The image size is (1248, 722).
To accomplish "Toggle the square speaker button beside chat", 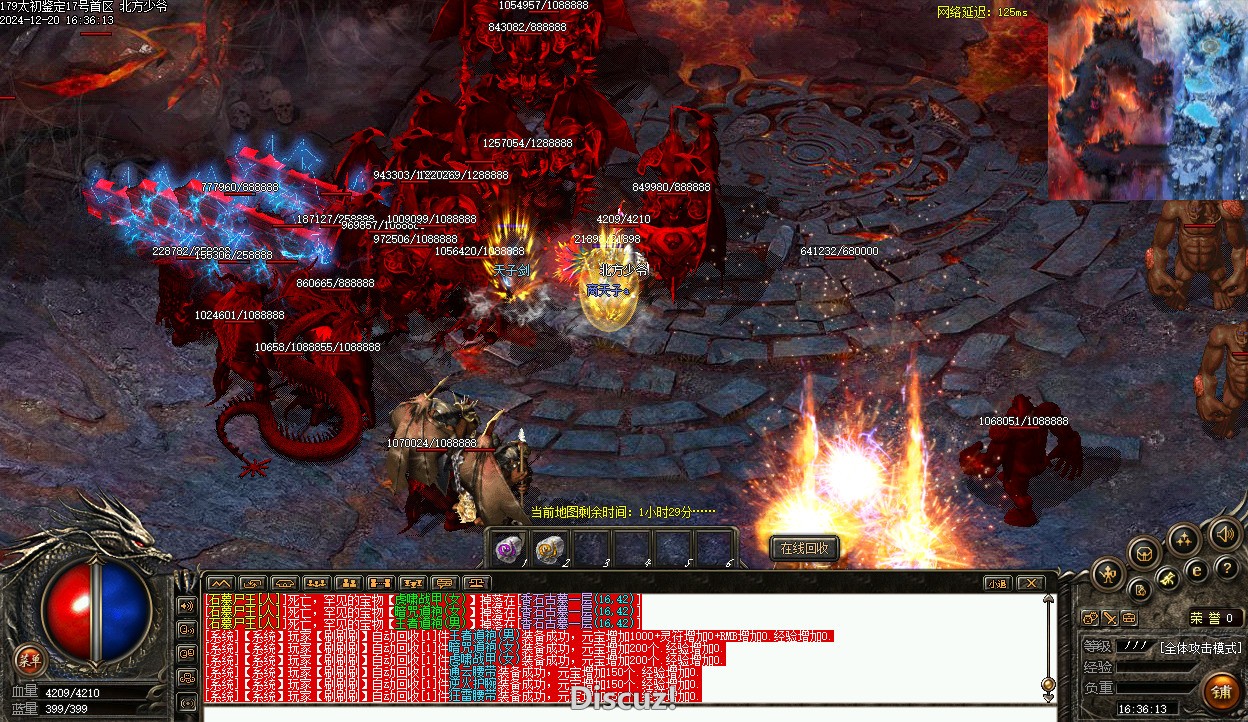I will (x=186, y=605).
